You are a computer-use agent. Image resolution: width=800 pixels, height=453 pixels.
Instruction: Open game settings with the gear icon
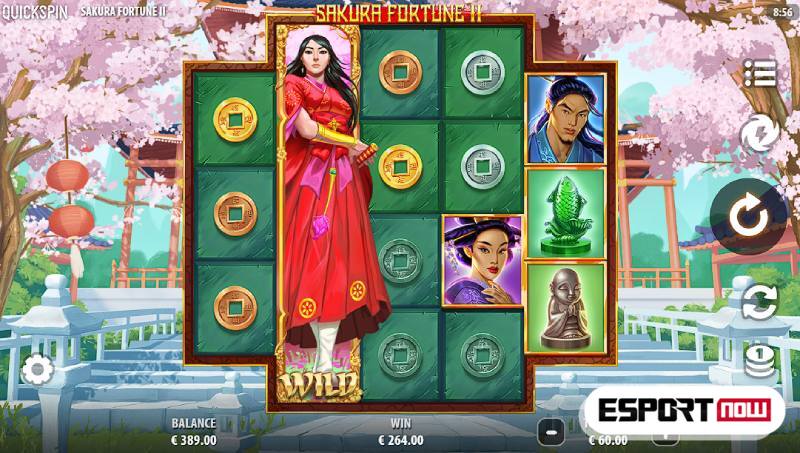[x=37, y=370]
